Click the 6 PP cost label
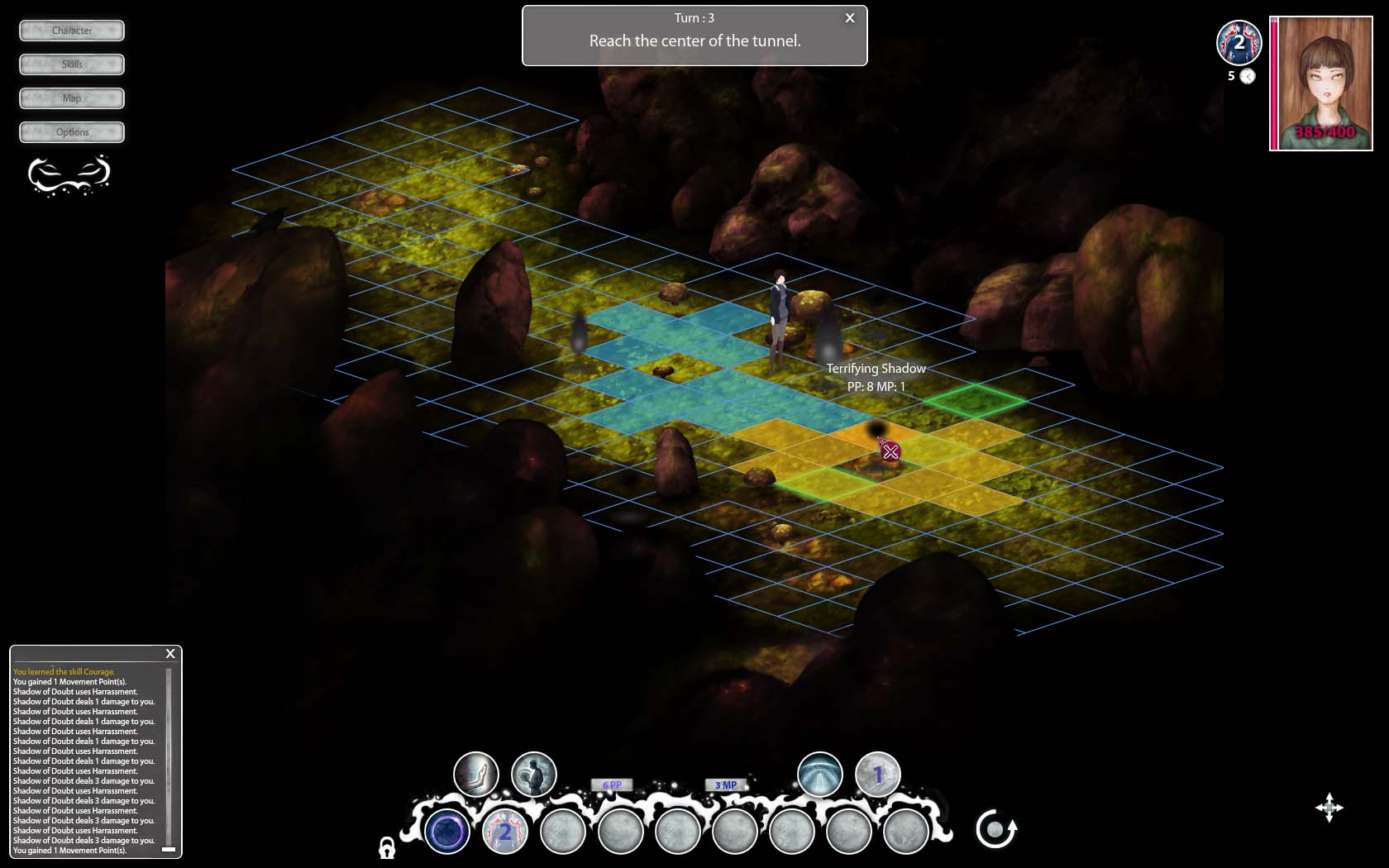Viewport: 1389px width, 868px height. 613,784
